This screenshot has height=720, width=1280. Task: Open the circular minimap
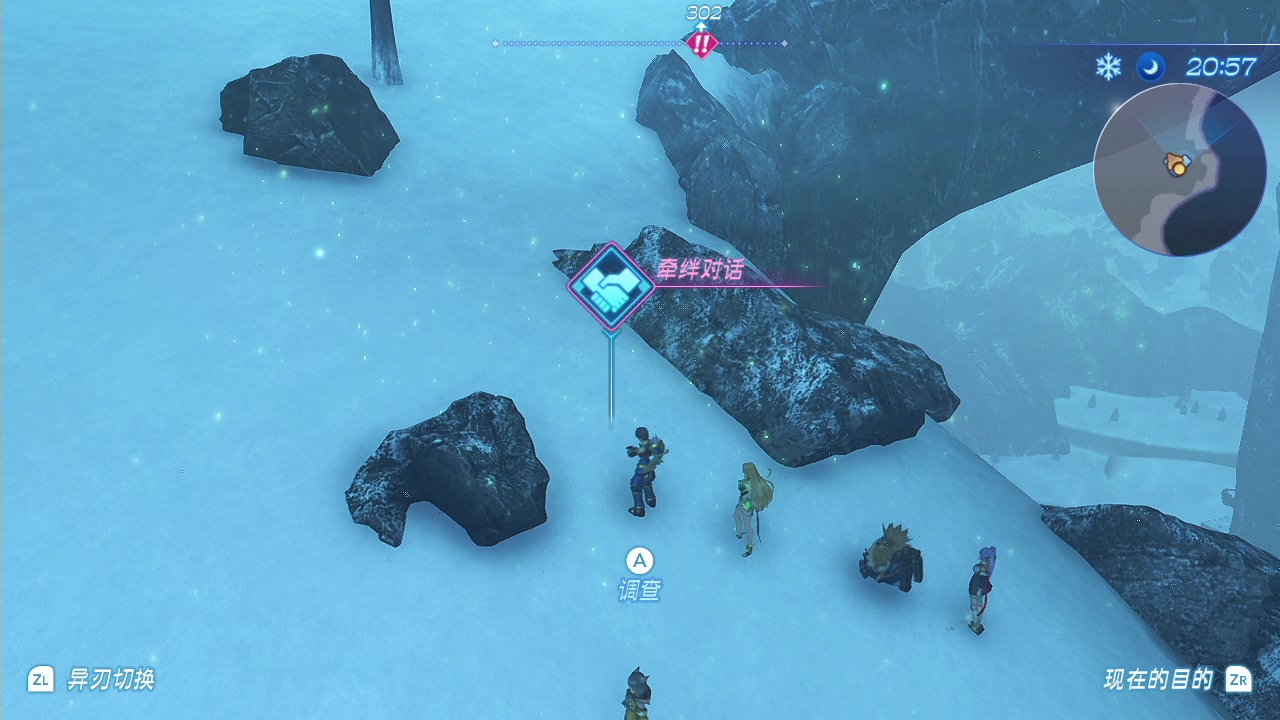1179,170
